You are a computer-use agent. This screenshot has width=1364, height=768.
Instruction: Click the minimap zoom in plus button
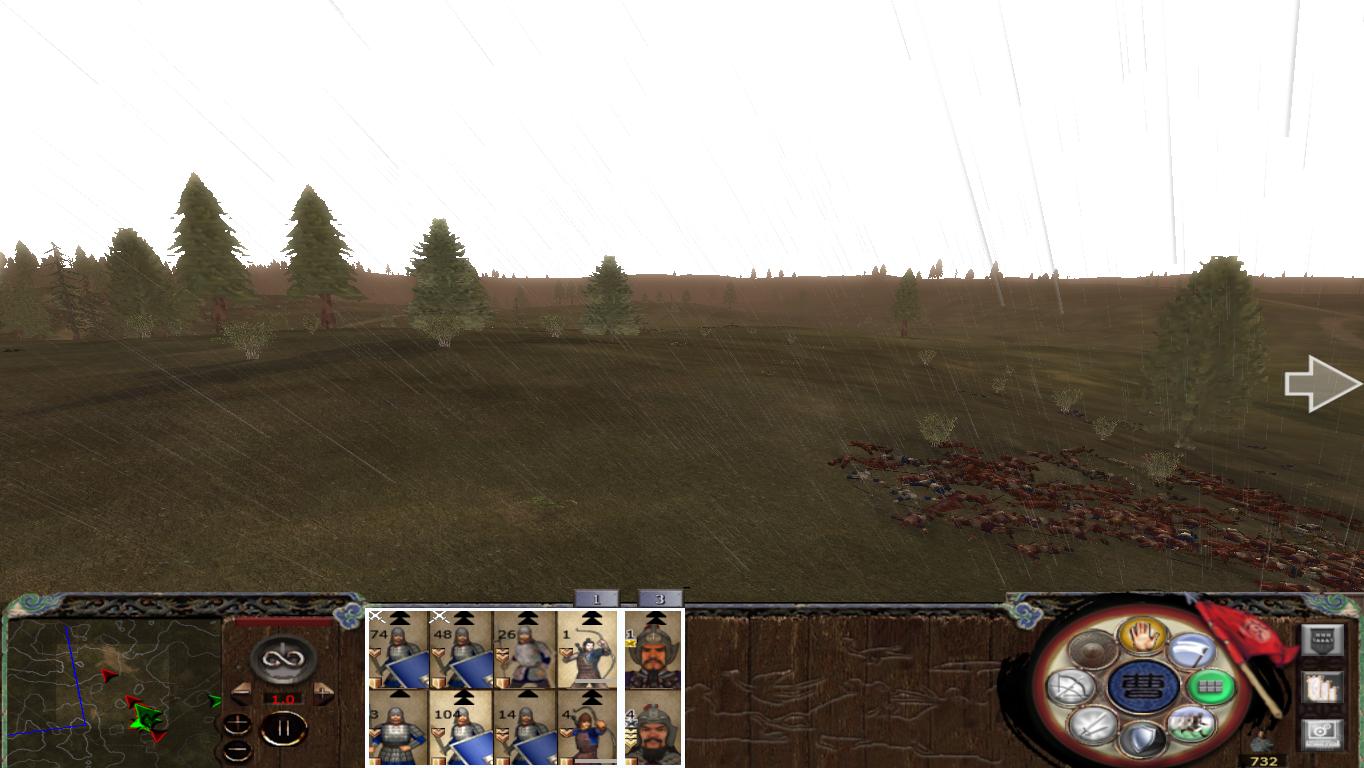pos(237,724)
